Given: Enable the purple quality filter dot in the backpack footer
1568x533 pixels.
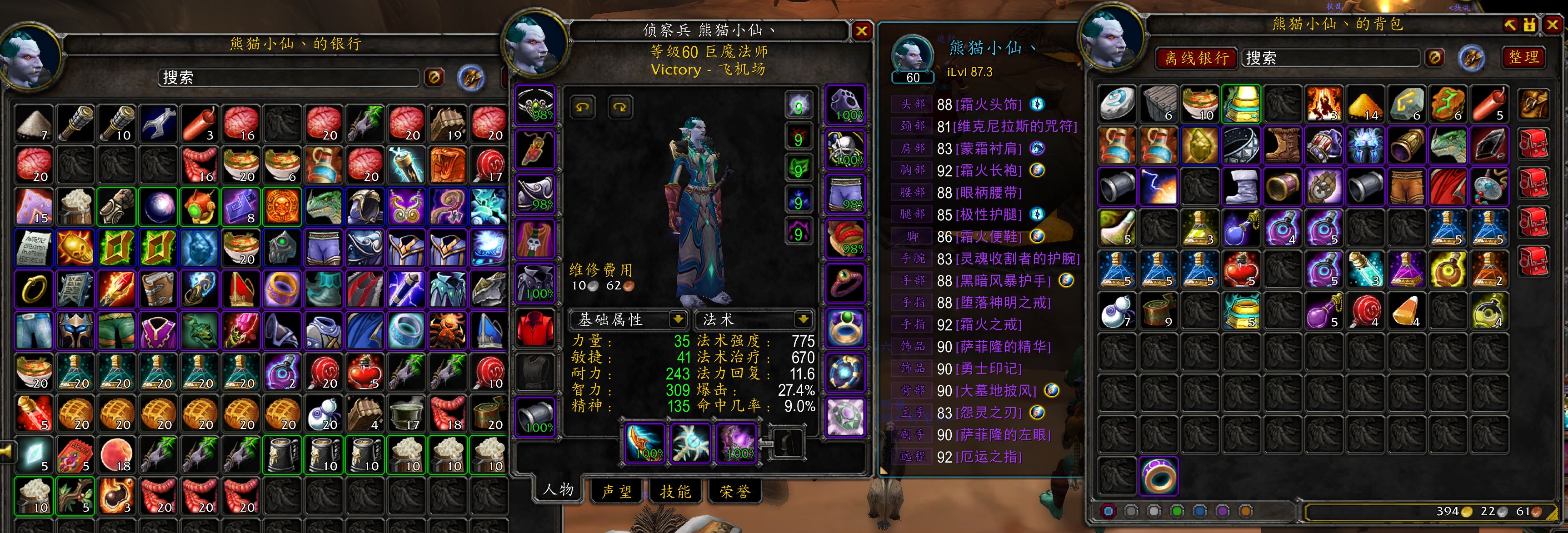Looking at the screenshot, I should 1222,512.
